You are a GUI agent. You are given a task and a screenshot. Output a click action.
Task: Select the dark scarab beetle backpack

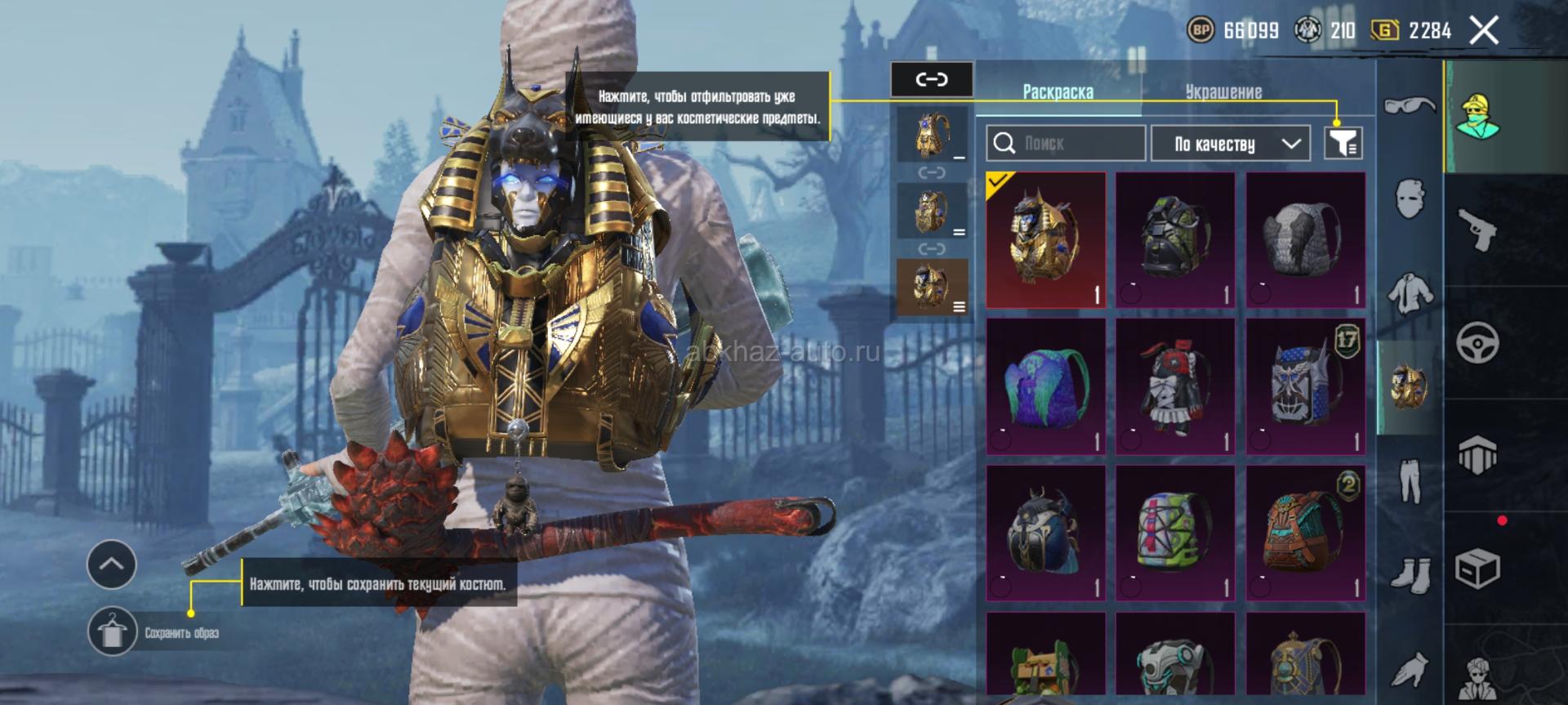[1045, 532]
